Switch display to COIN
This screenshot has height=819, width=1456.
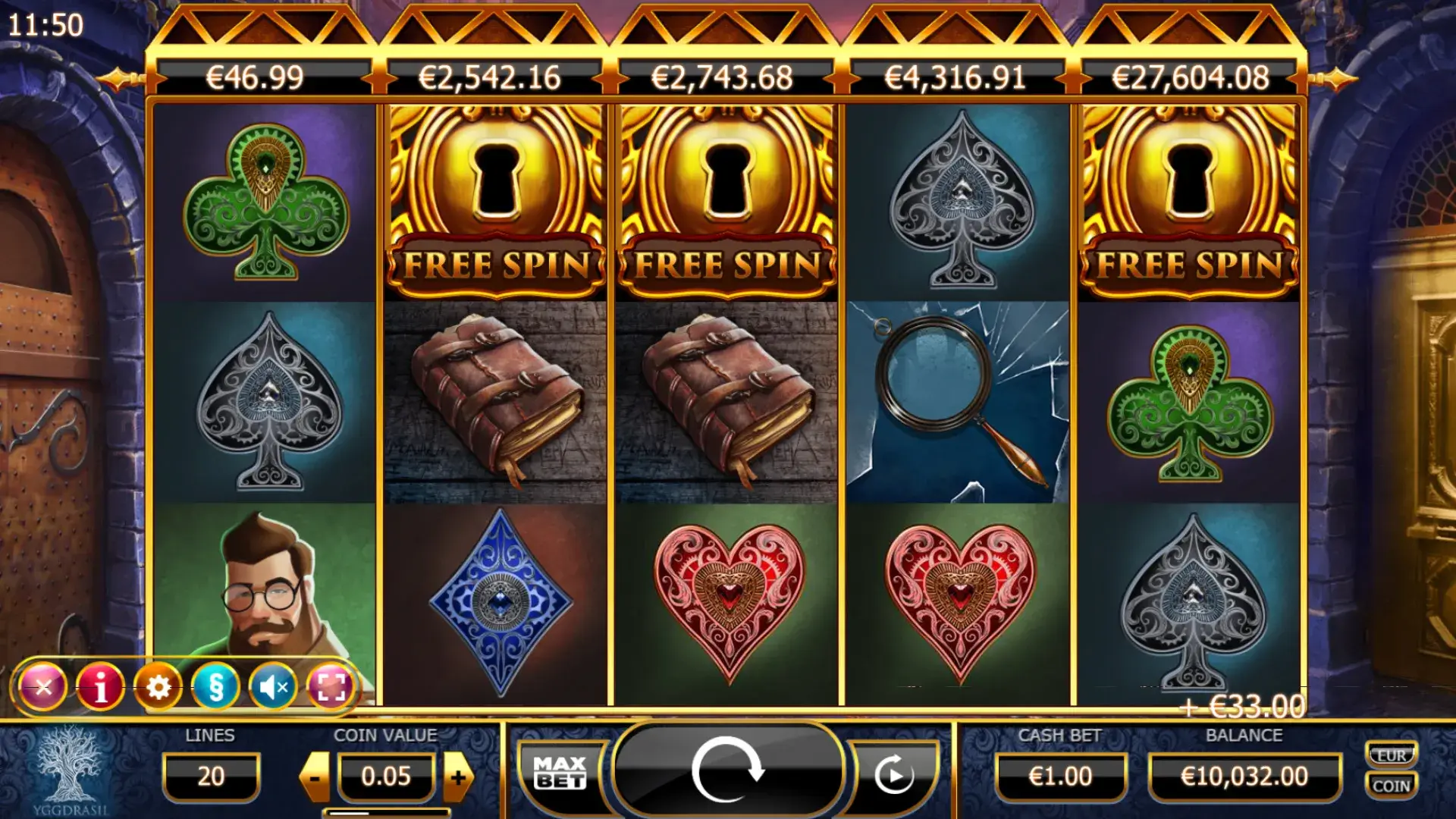(1392, 786)
